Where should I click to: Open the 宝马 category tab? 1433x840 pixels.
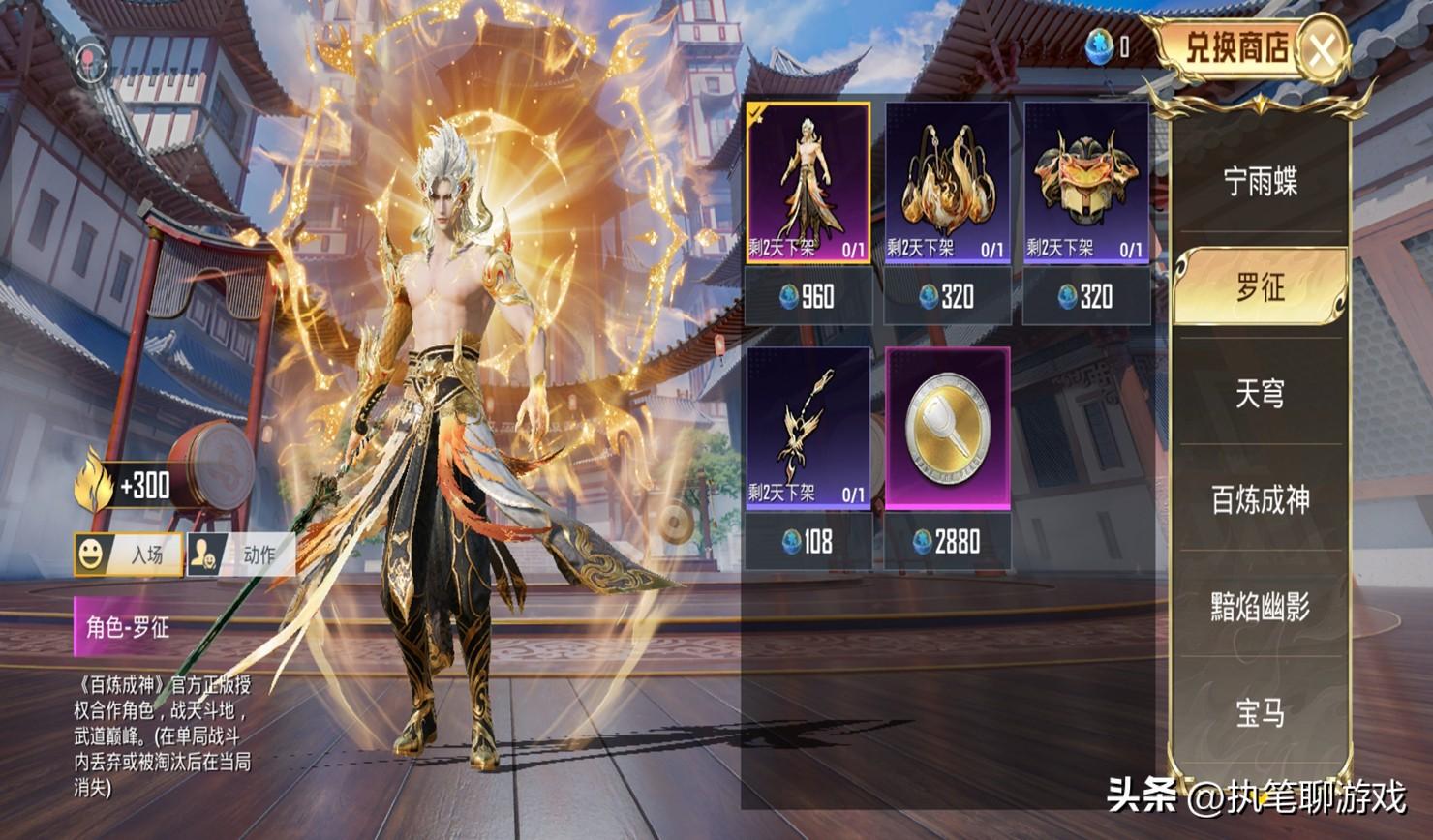[1260, 713]
